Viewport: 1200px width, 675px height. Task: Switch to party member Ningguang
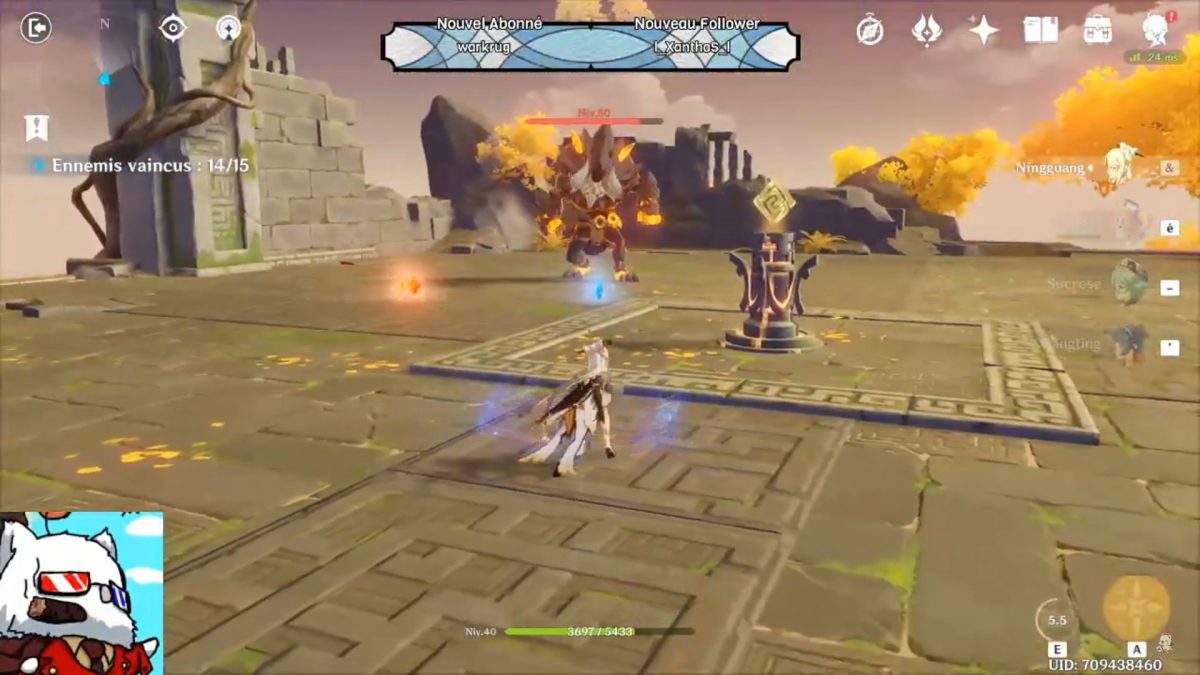[x=1123, y=165]
